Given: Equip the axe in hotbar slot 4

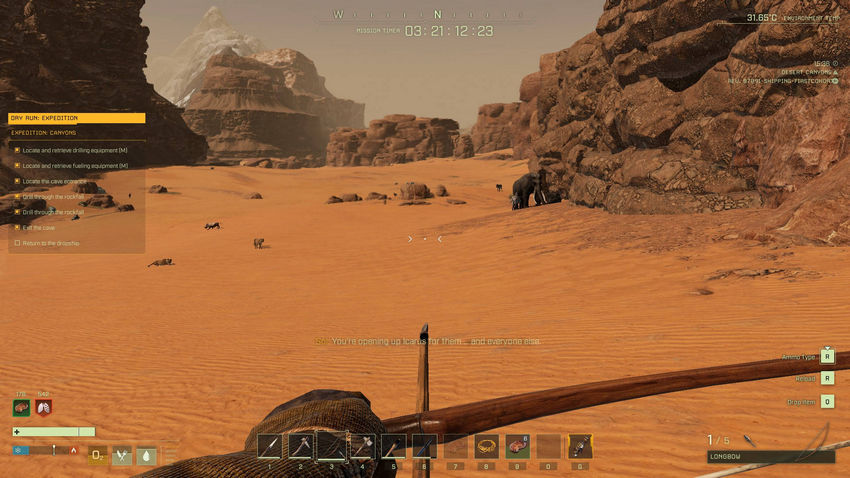Looking at the screenshot, I should [363, 446].
